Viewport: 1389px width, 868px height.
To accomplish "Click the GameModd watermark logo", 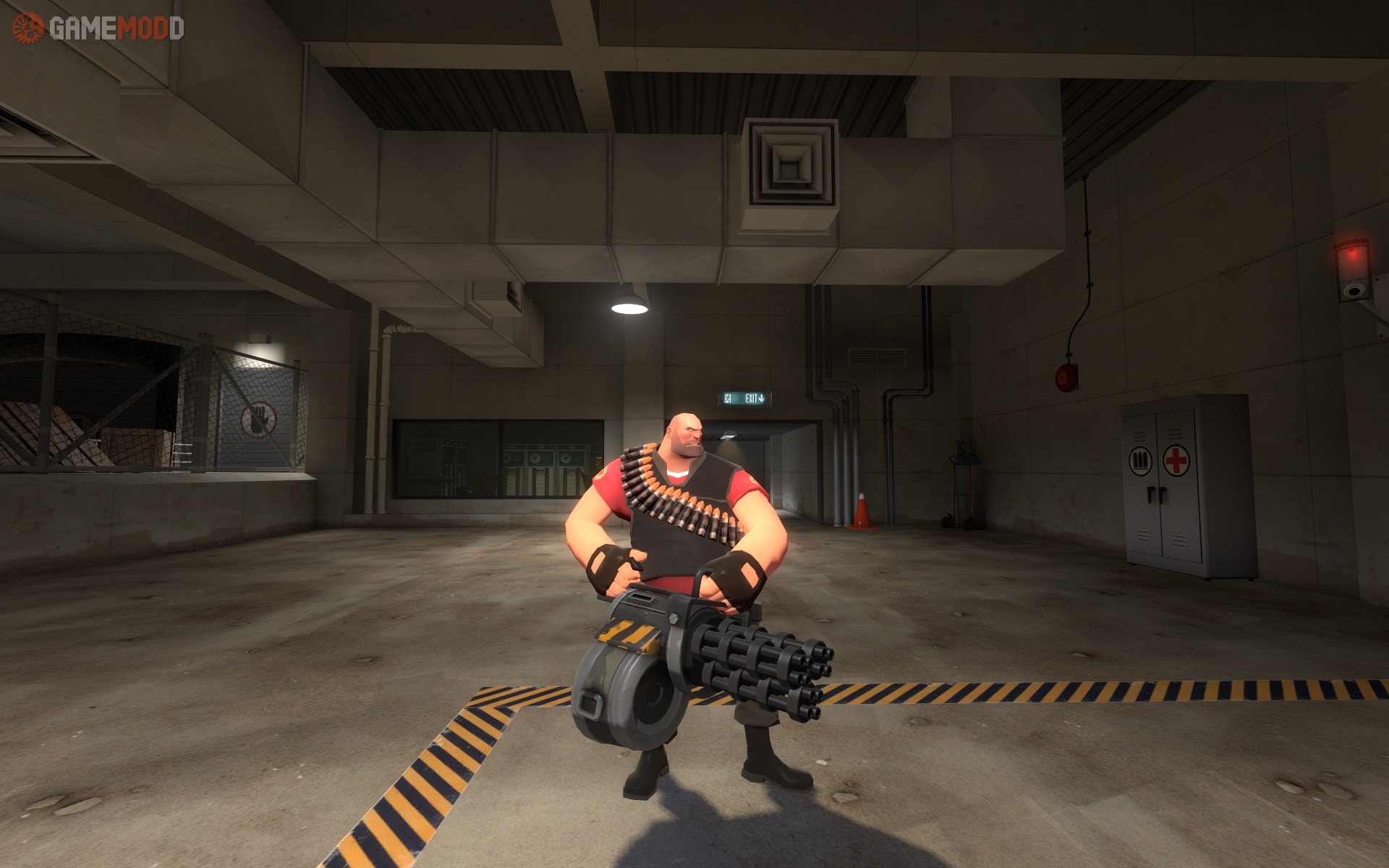I will [x=98, y=28].
